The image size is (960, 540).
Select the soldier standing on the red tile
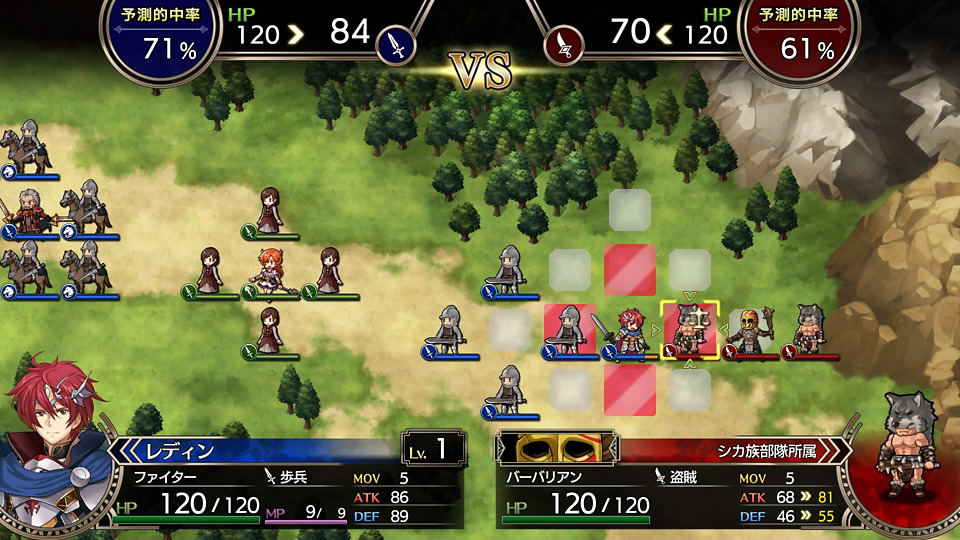point(570,330)
